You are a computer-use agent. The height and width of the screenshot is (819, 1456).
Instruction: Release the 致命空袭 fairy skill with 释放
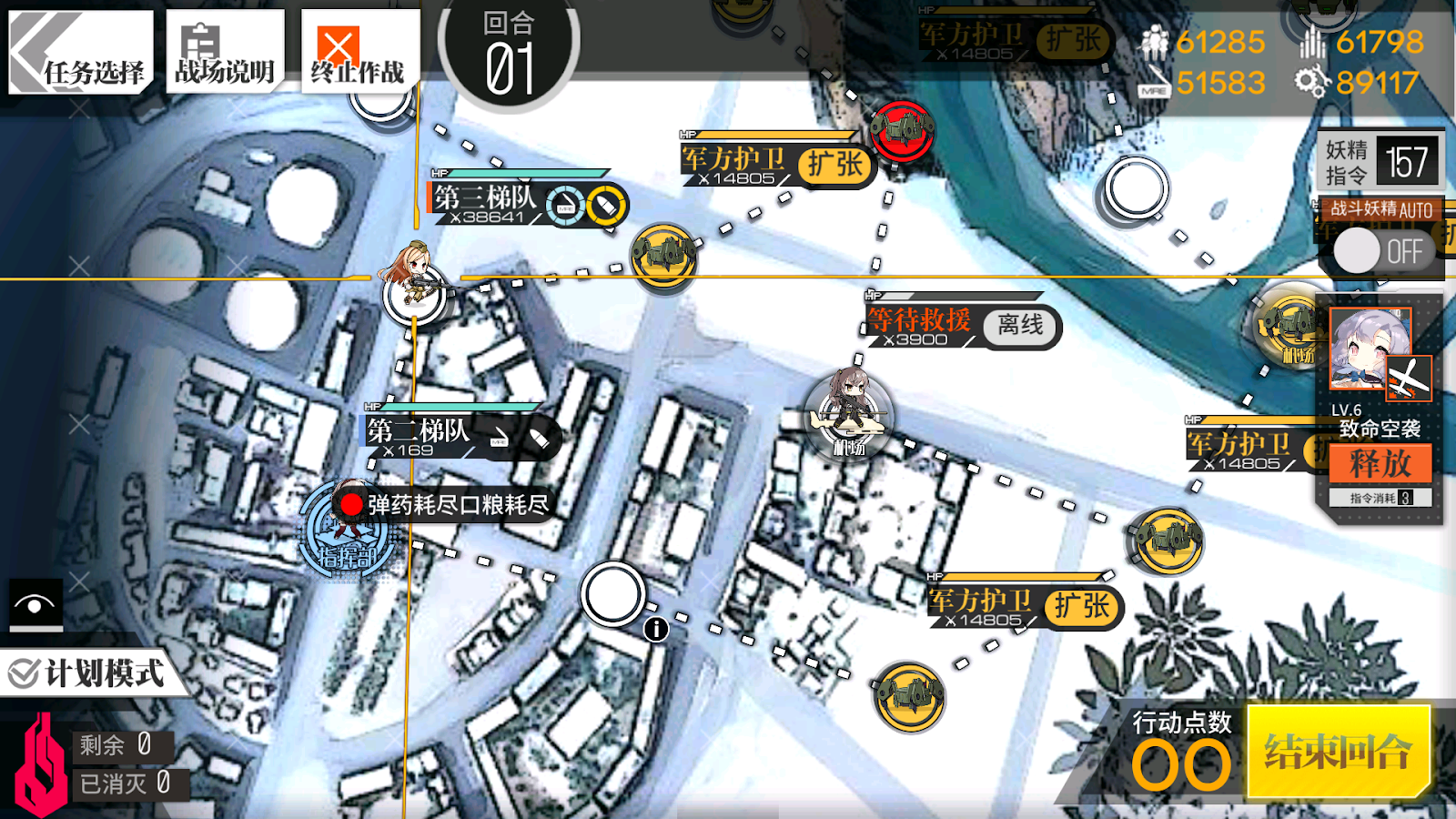coord(1380,464)
